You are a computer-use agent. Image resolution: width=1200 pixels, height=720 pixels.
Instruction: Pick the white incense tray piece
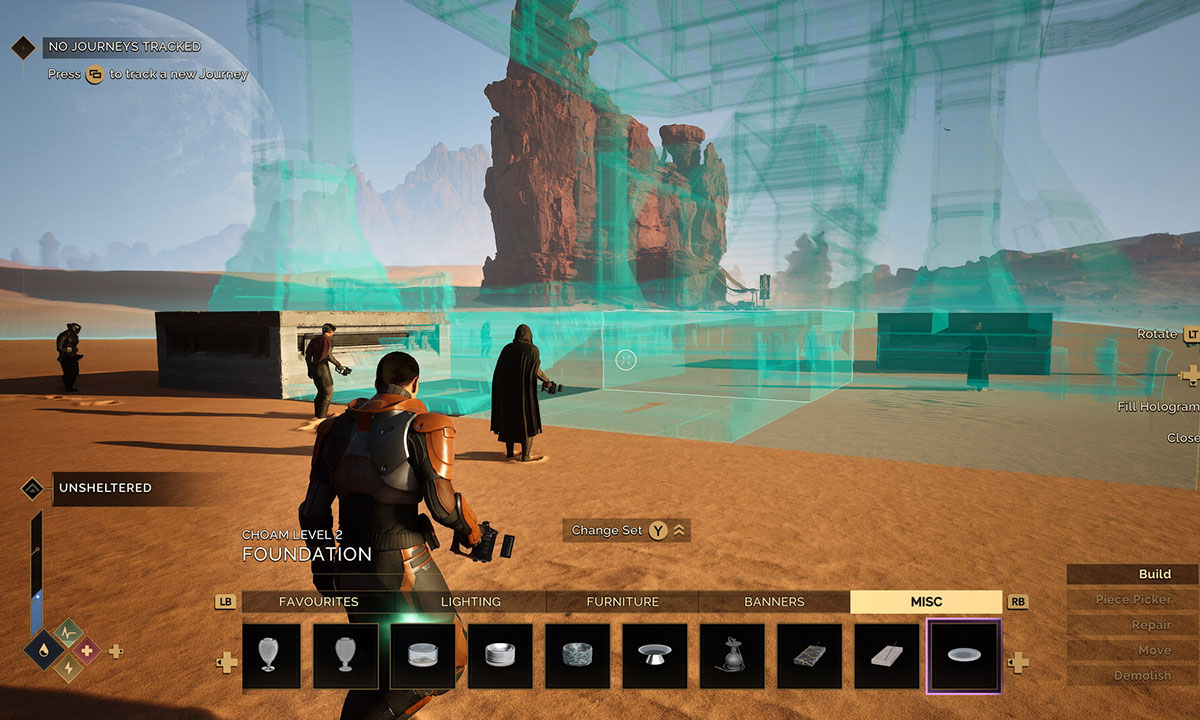point(886,656)
